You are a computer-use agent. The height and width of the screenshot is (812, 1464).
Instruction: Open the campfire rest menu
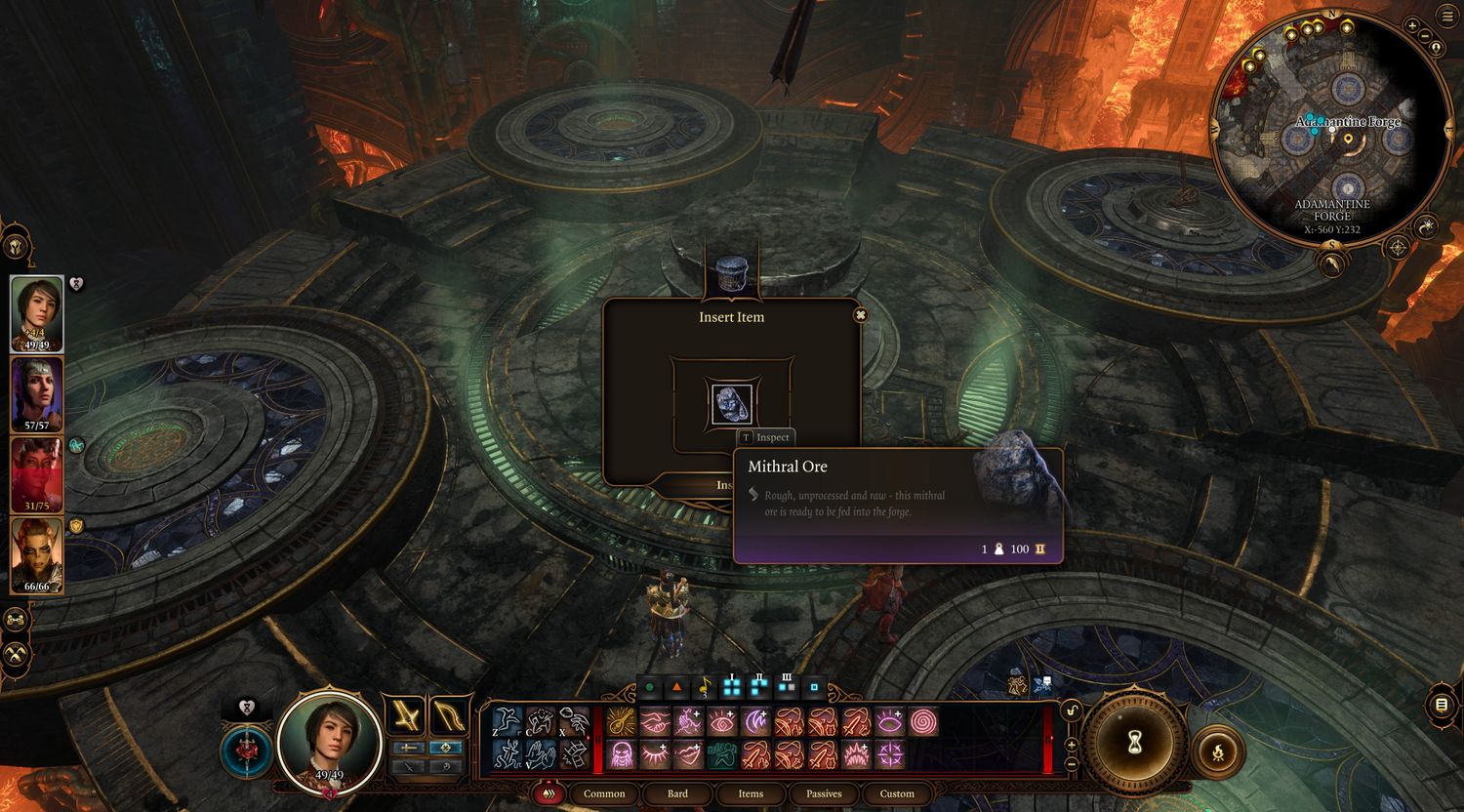(x=1217, y=751)
